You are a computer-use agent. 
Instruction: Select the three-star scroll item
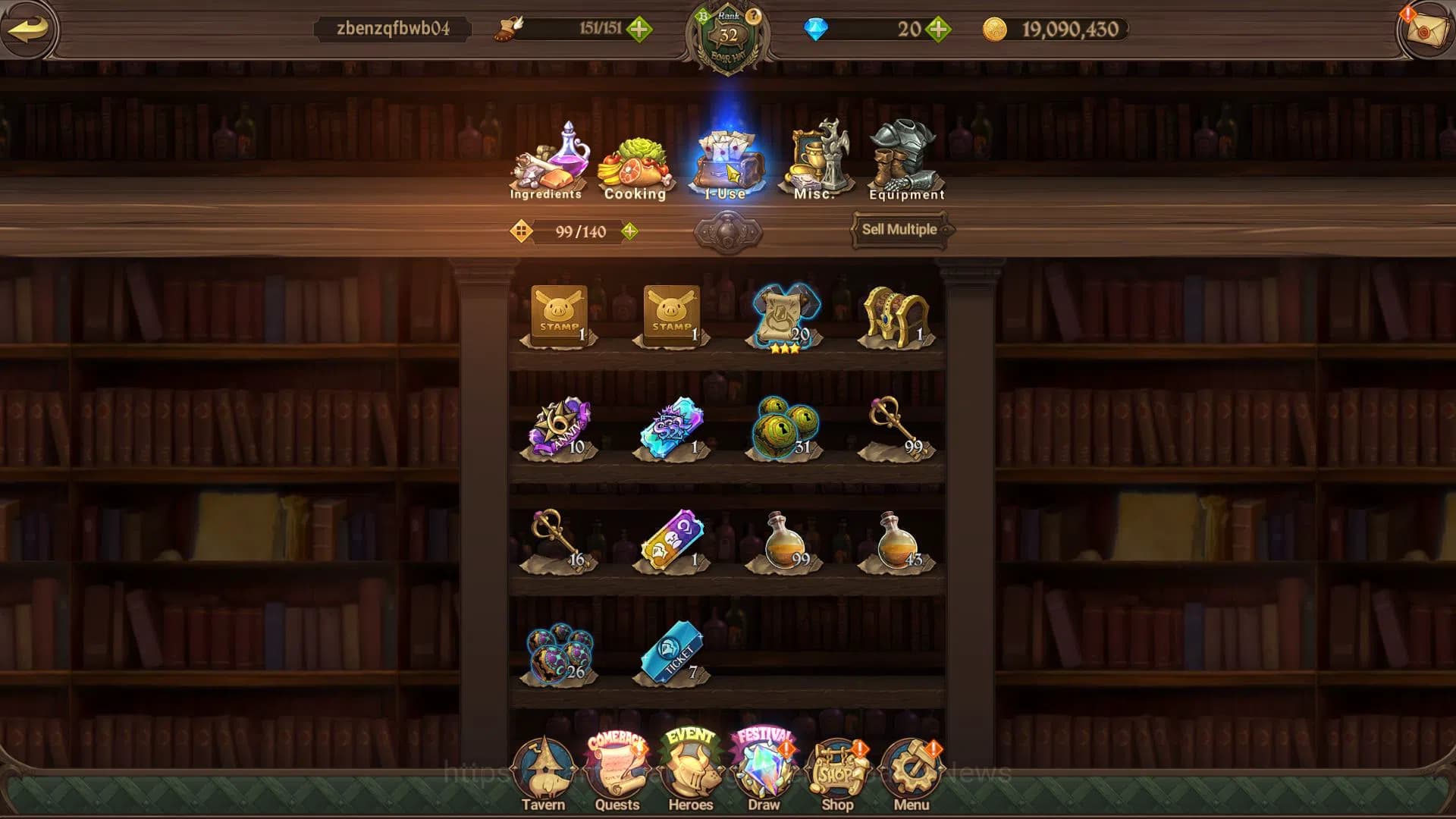coord(784,316)
